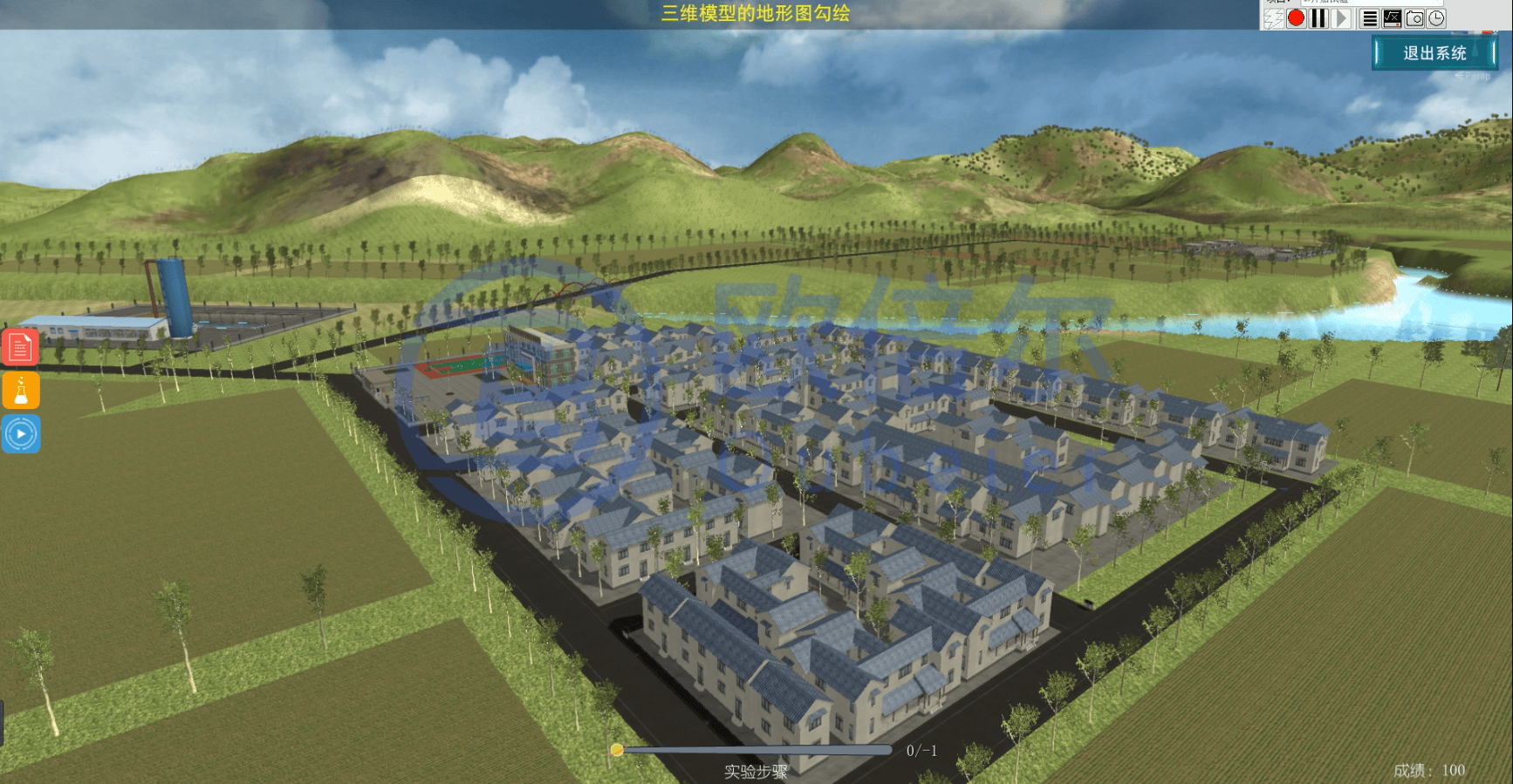
Task: Click the 退出系统 exit button
Action: tap(1434, 53)
